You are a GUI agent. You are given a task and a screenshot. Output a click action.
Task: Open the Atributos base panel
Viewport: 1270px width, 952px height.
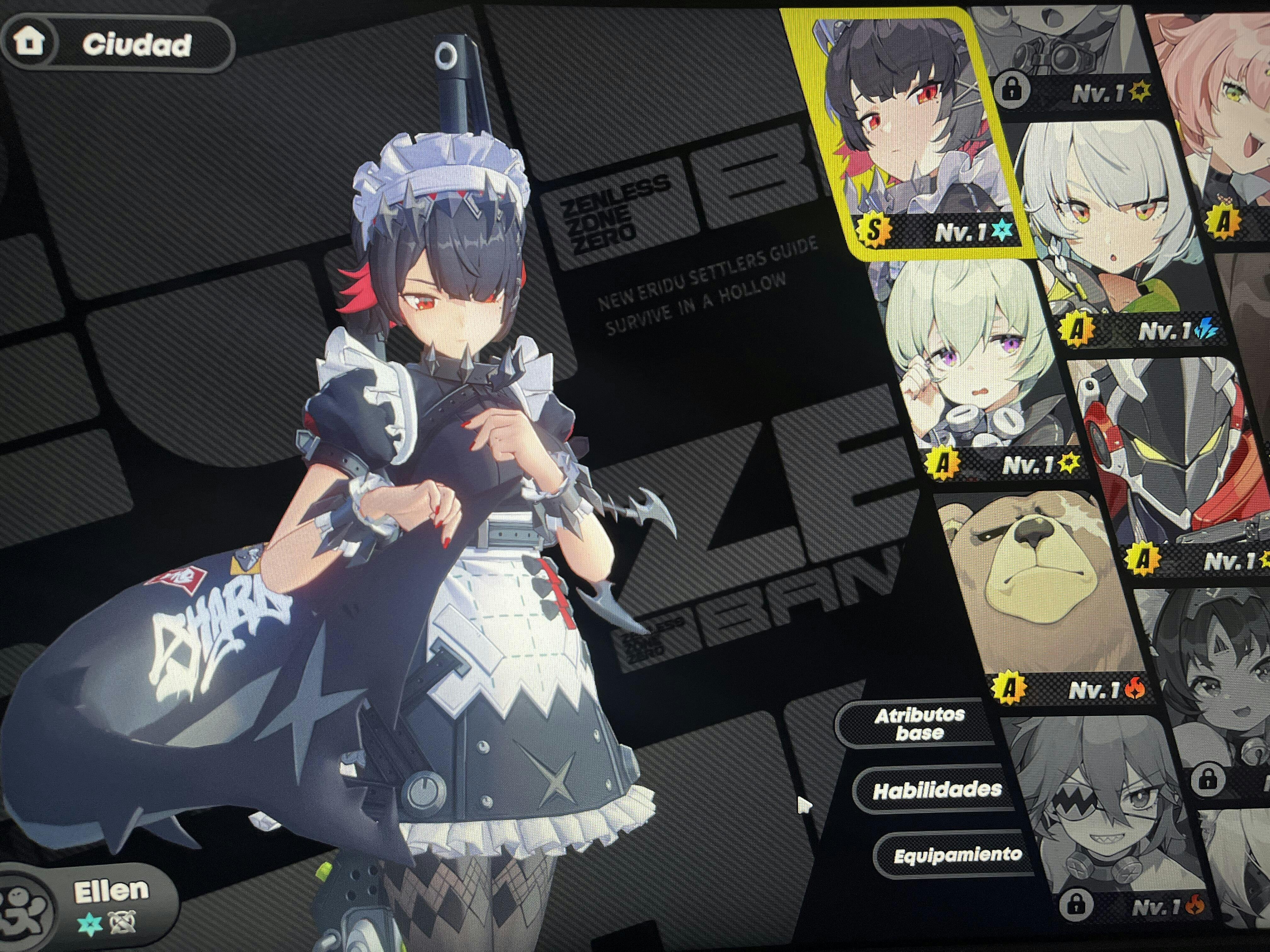pyautogui.click(x=920, y=724)
